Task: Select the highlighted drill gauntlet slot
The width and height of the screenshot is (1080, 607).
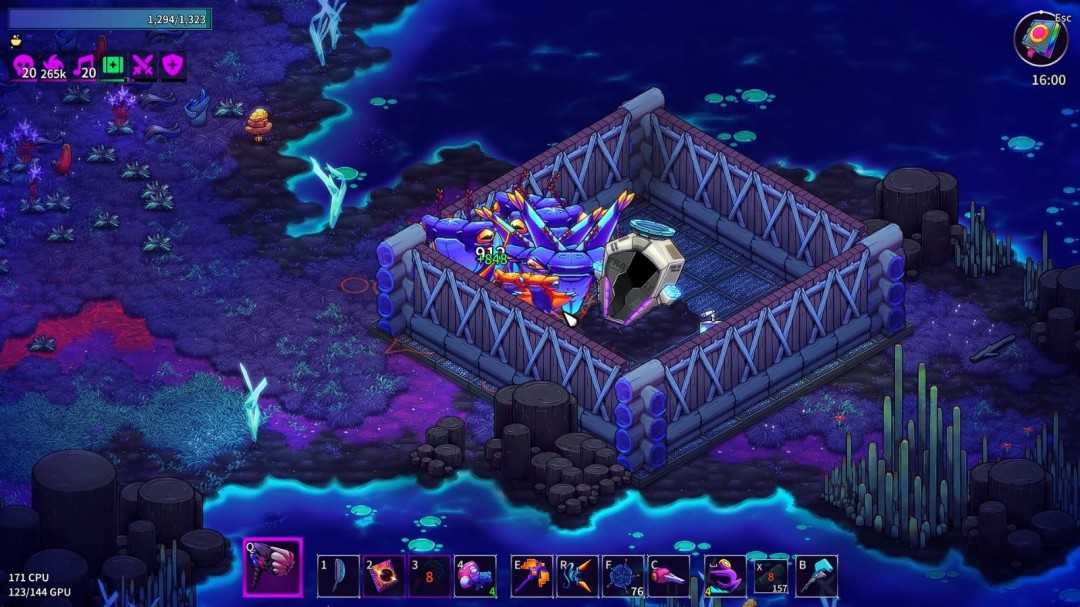Action: [273, 568]
